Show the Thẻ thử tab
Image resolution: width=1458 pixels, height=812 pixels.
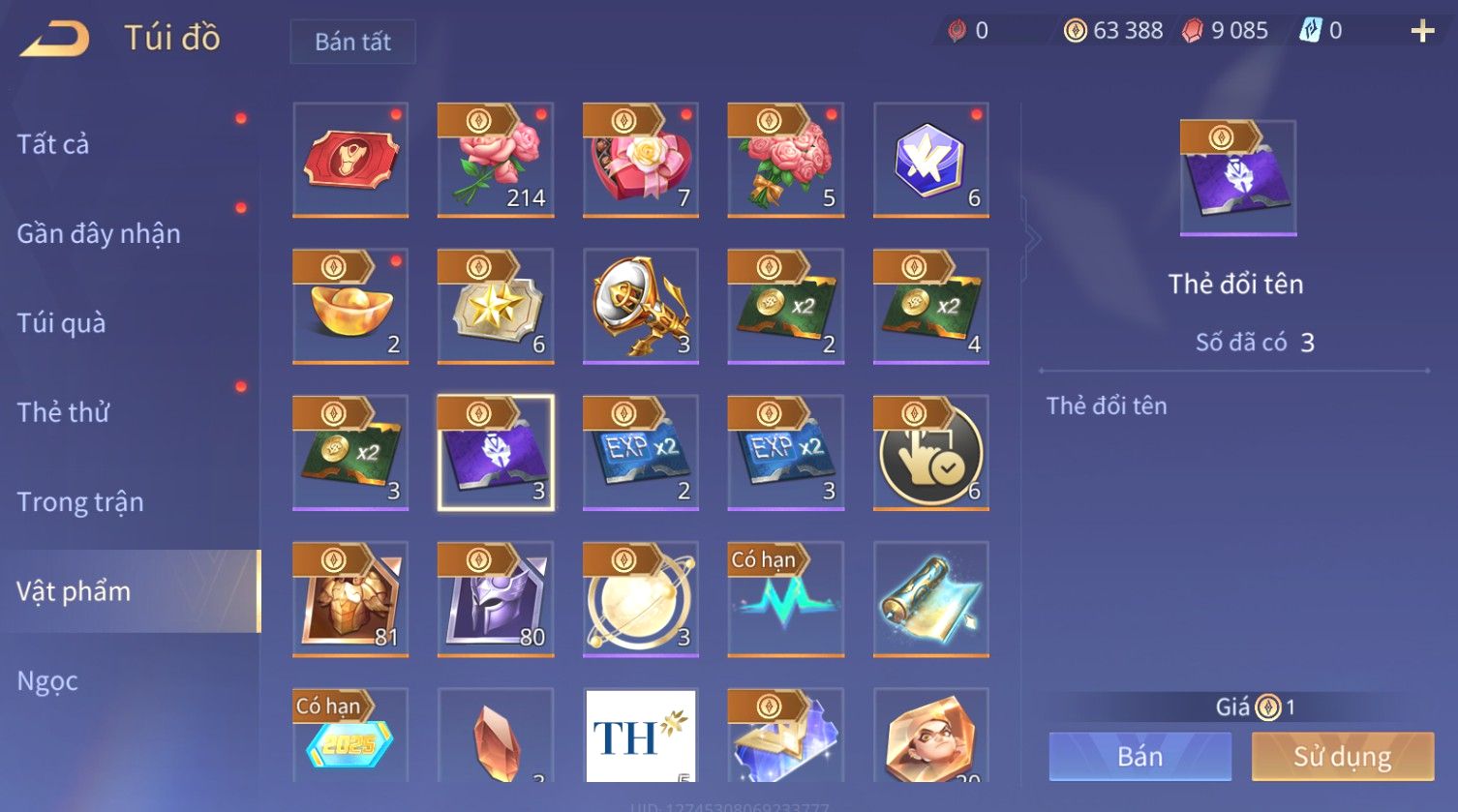(63, 412)
